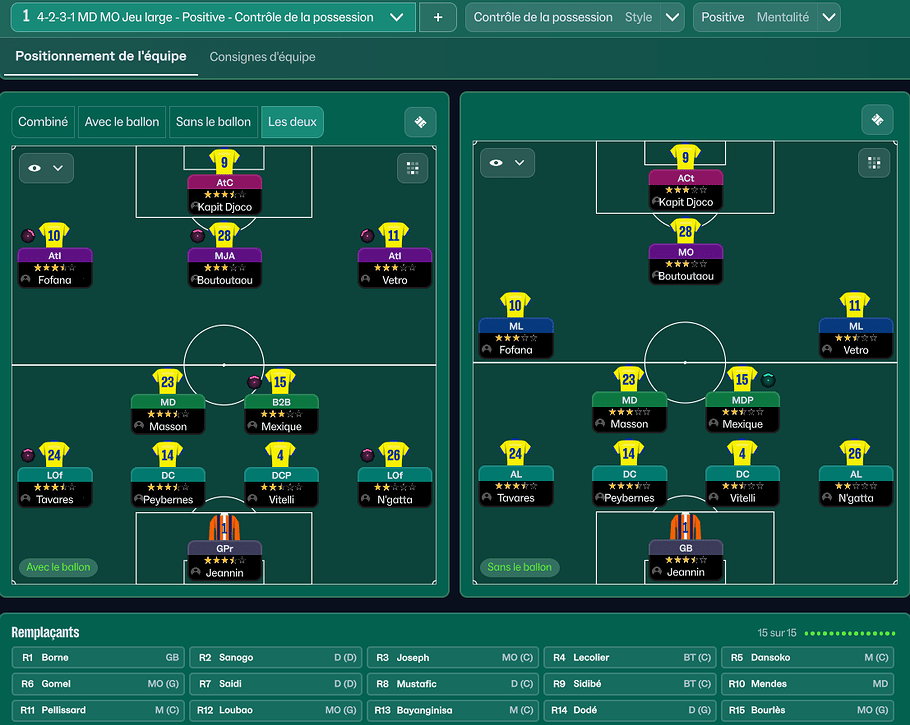Switch to Consignes d'équipe tab
Viewport: 910px width, 725px height.
point(262,57)
